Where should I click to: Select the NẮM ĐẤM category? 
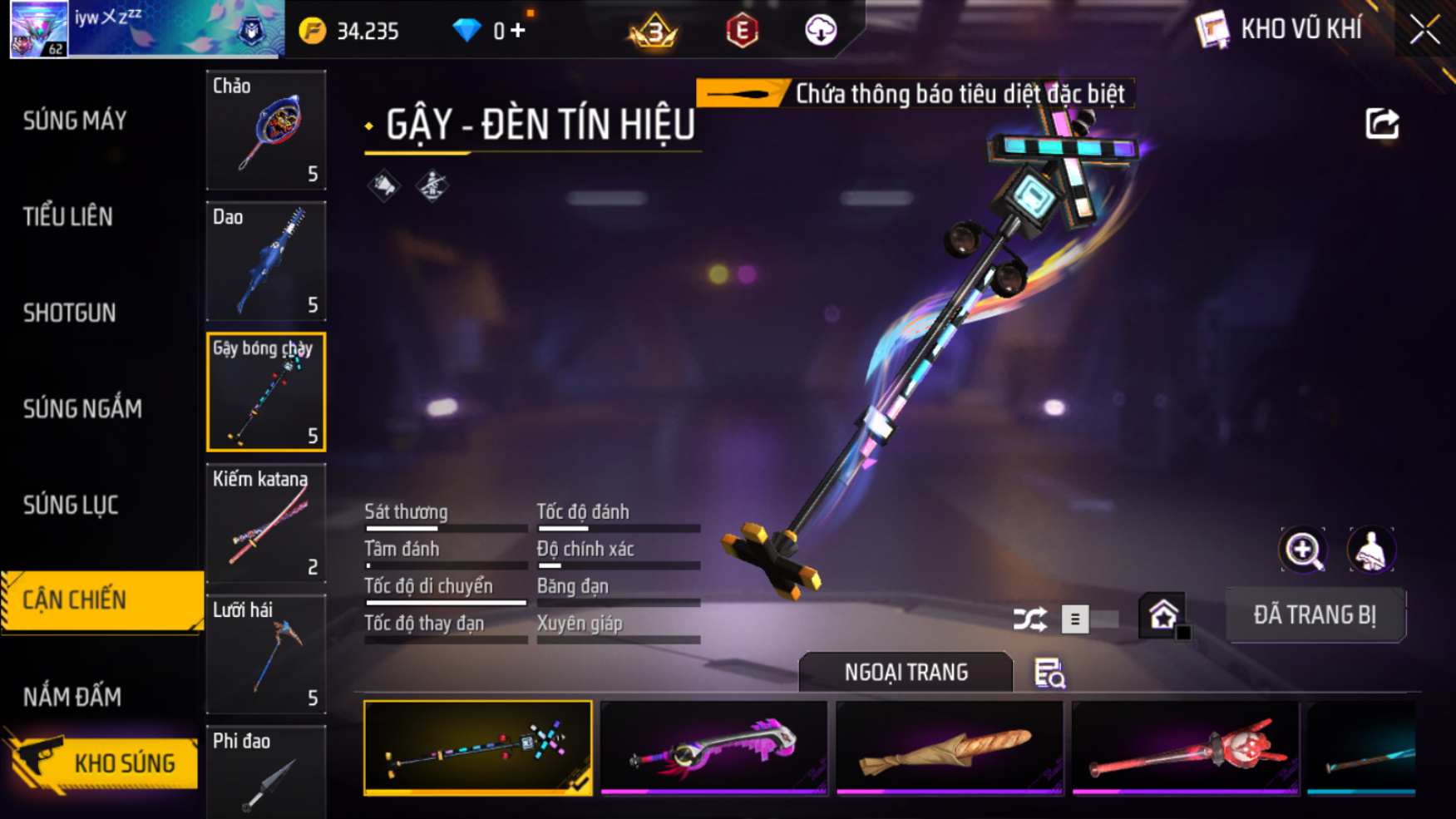pos(72,697)
